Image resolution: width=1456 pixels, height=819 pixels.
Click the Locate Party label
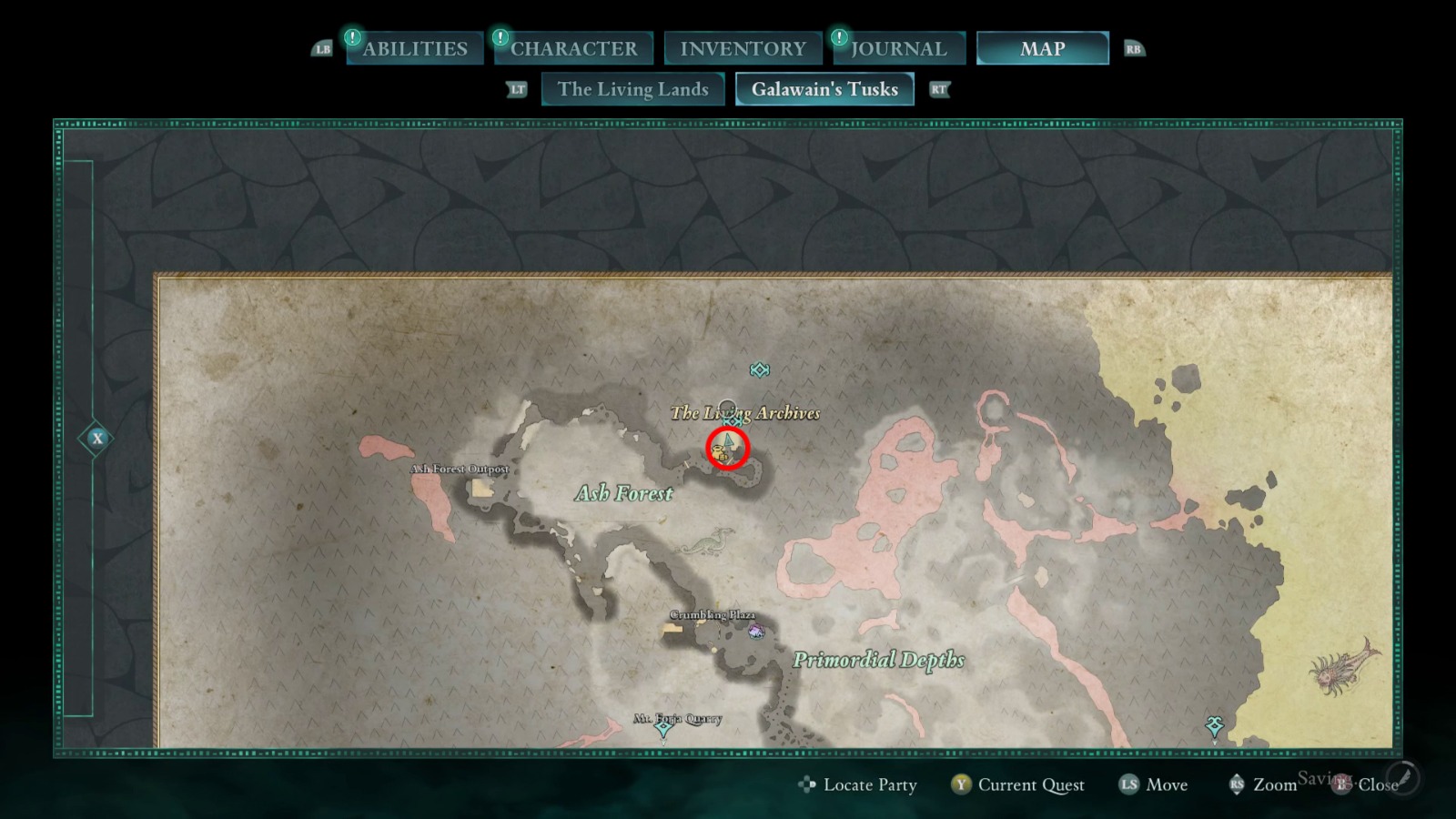point(868,784)
